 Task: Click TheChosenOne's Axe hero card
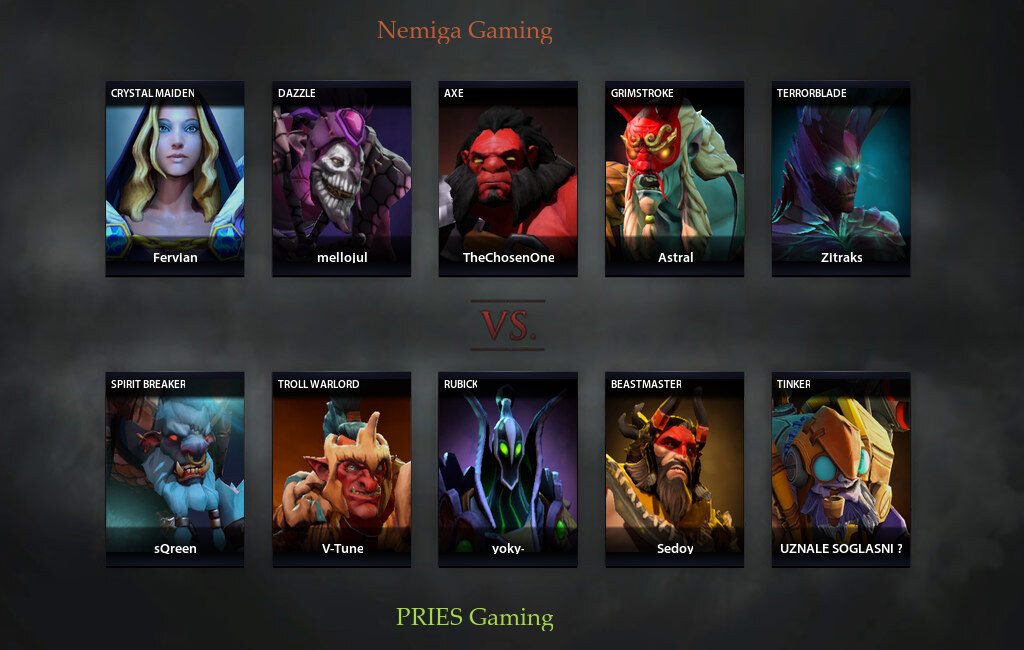[x=508, y=178]
